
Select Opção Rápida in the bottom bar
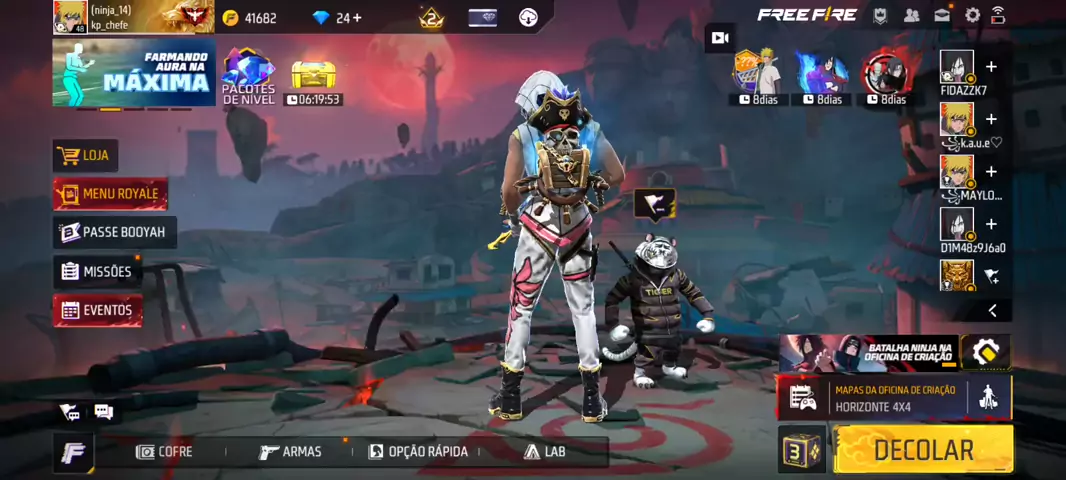coord(418,452)
